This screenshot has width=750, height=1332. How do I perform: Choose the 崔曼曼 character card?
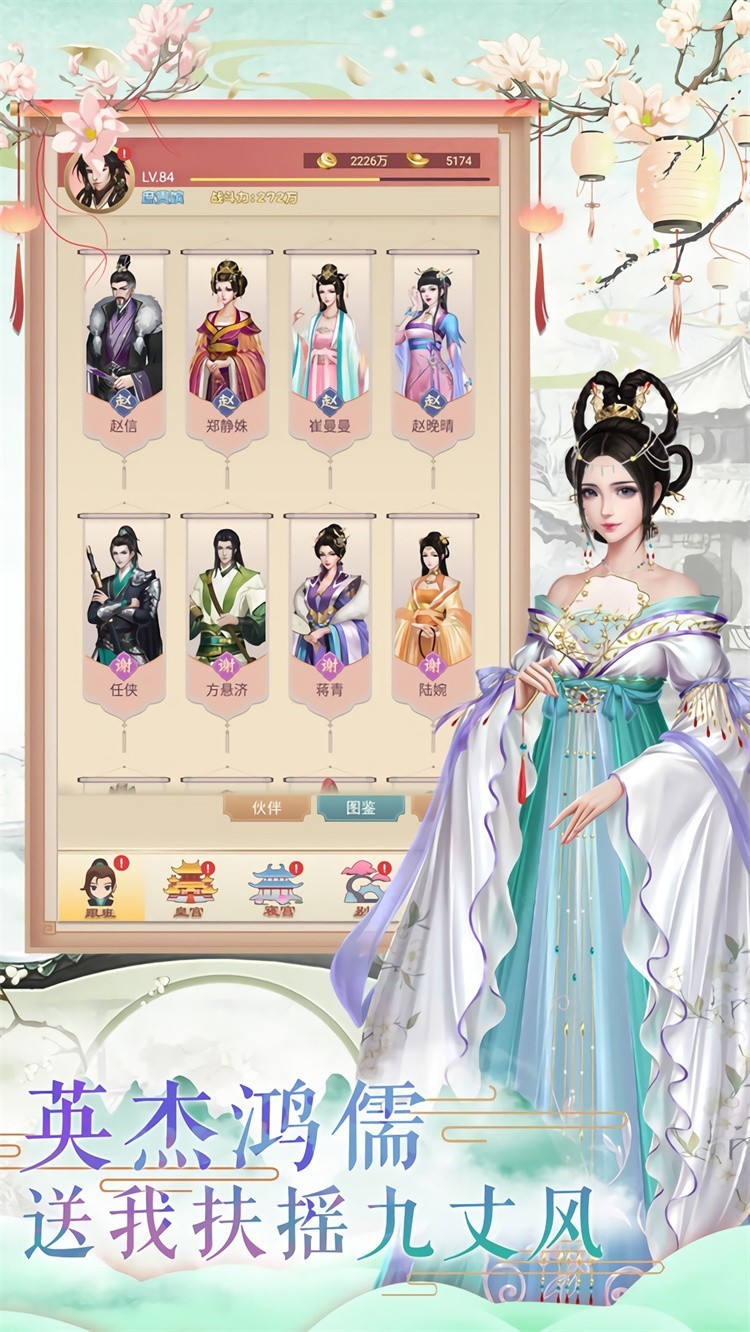coord(329,350)
